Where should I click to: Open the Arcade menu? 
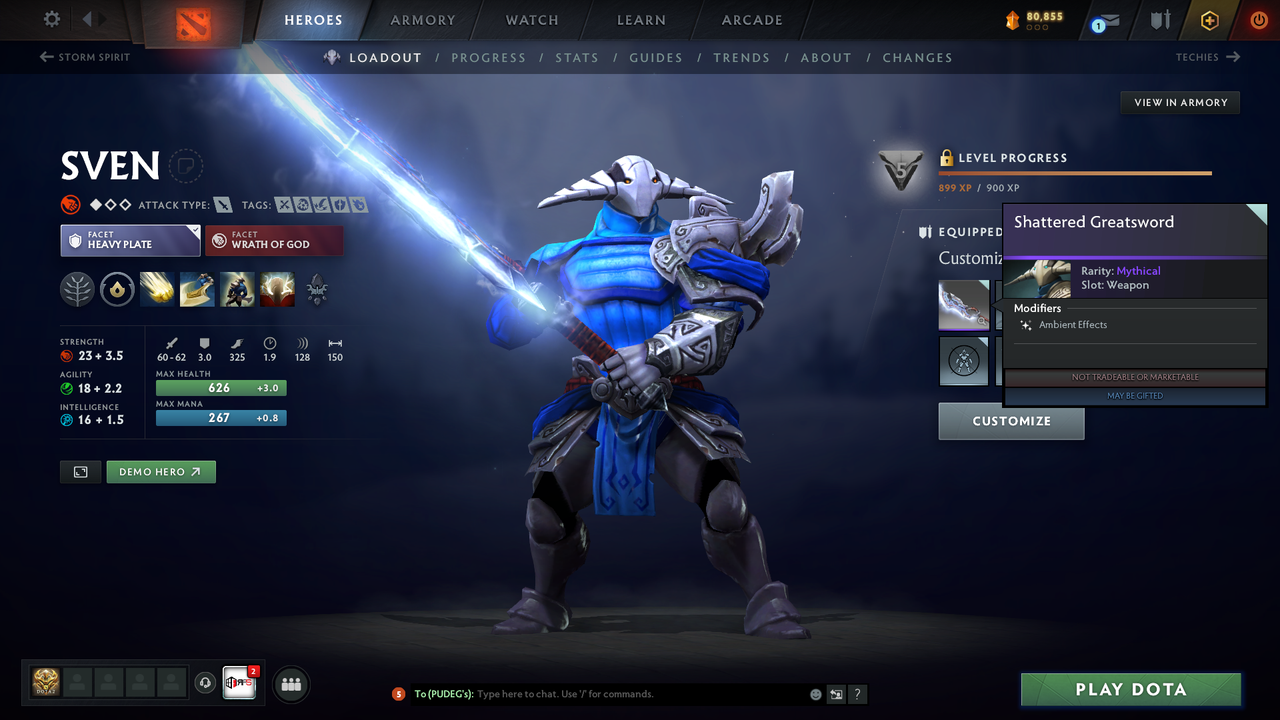click(x=751, y=20)
